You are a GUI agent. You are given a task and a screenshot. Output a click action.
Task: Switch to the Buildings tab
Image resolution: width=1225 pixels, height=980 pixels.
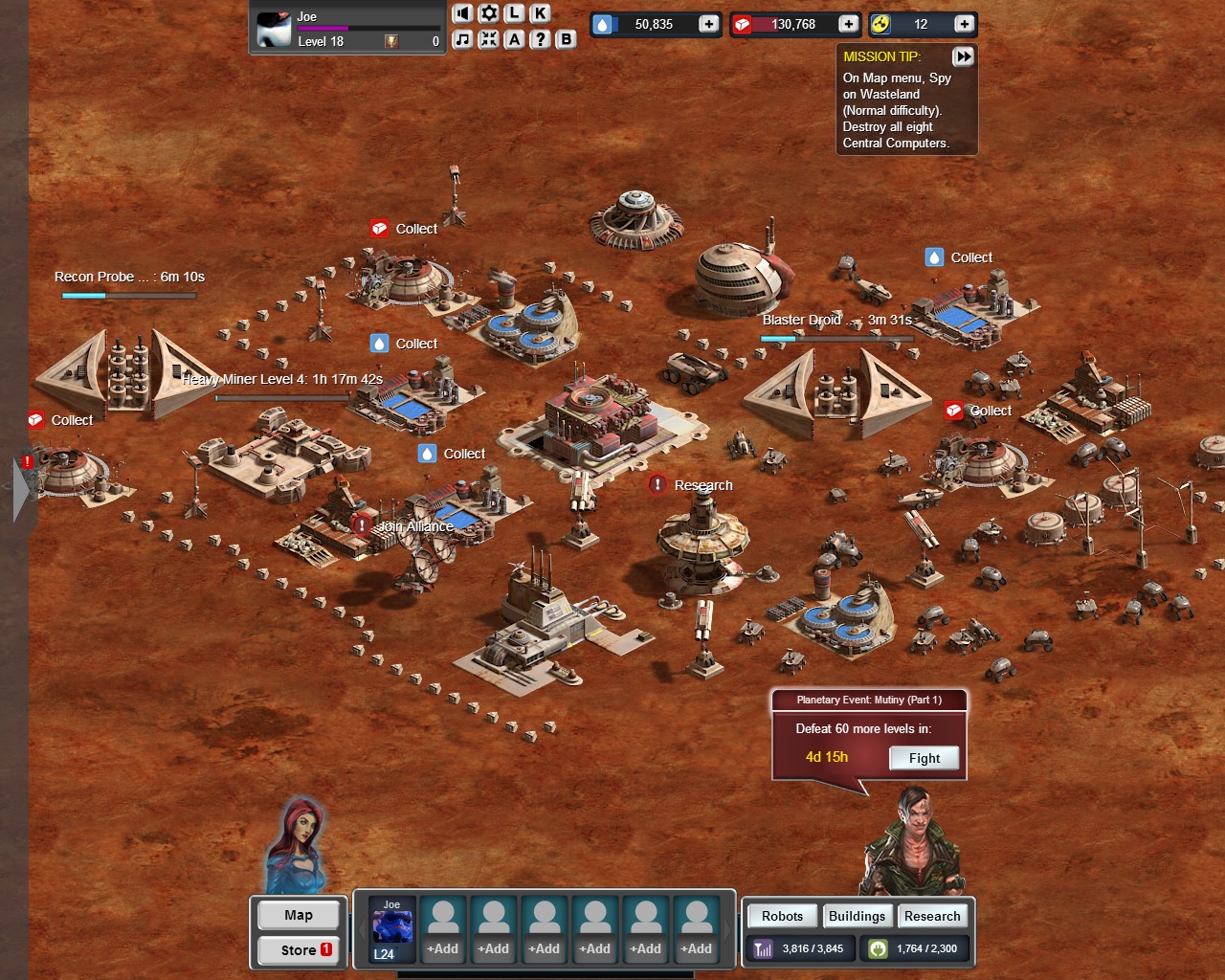857,916
